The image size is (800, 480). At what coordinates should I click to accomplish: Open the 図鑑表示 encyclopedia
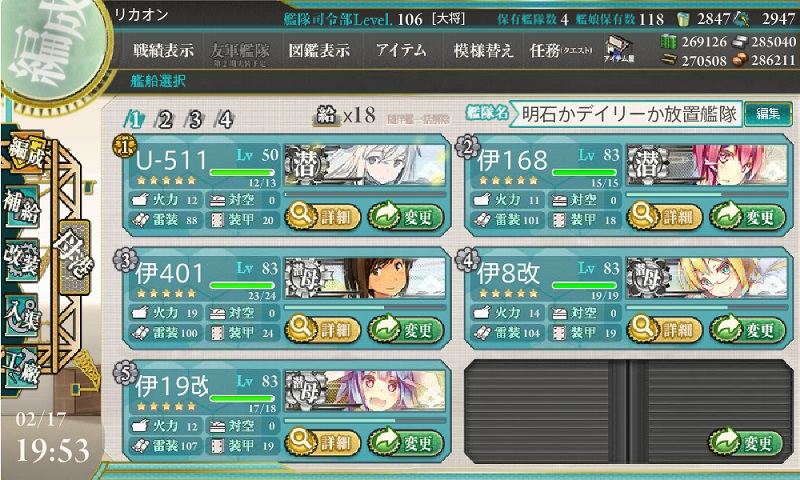click(x=321, y=49)
